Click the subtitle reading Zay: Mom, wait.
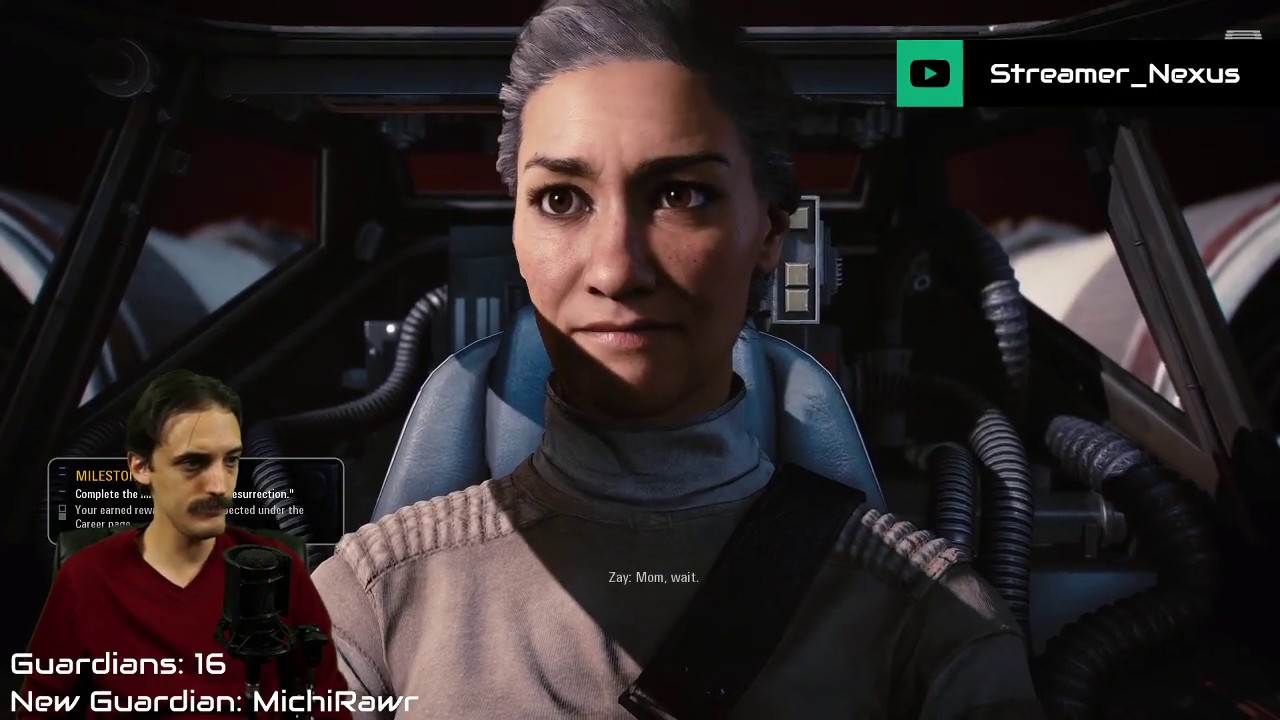Viewport: 1280px width, 720px height. [653, 577]
